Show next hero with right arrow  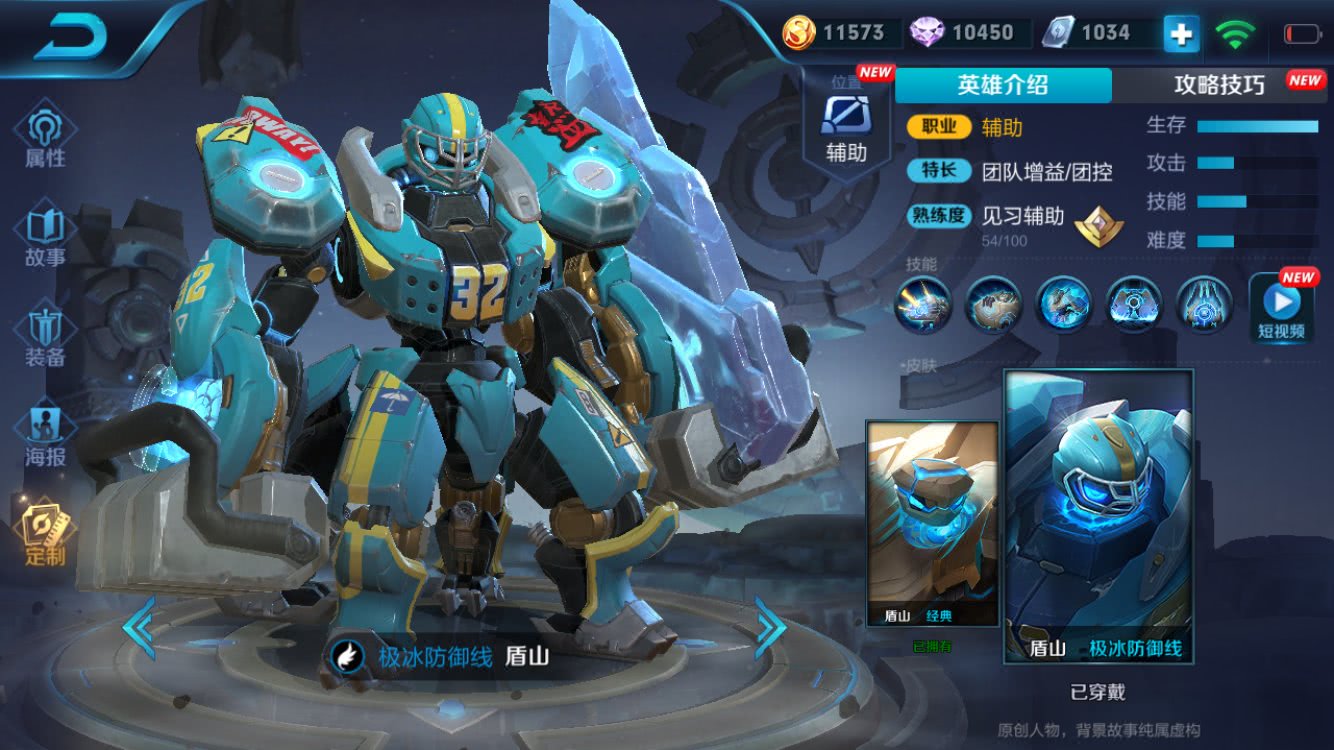pyautogui.click(x=770, y=627)
